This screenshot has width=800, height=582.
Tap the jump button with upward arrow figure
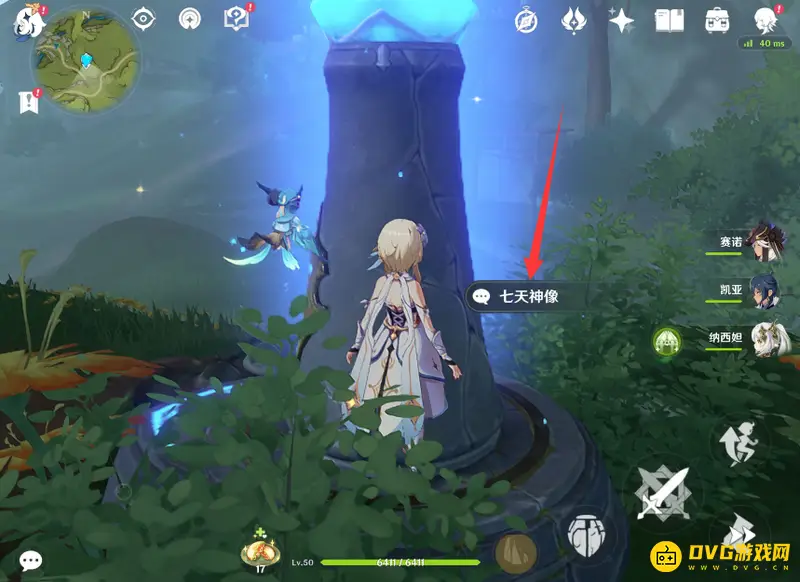pyautogui.click(x=742, y=445)
